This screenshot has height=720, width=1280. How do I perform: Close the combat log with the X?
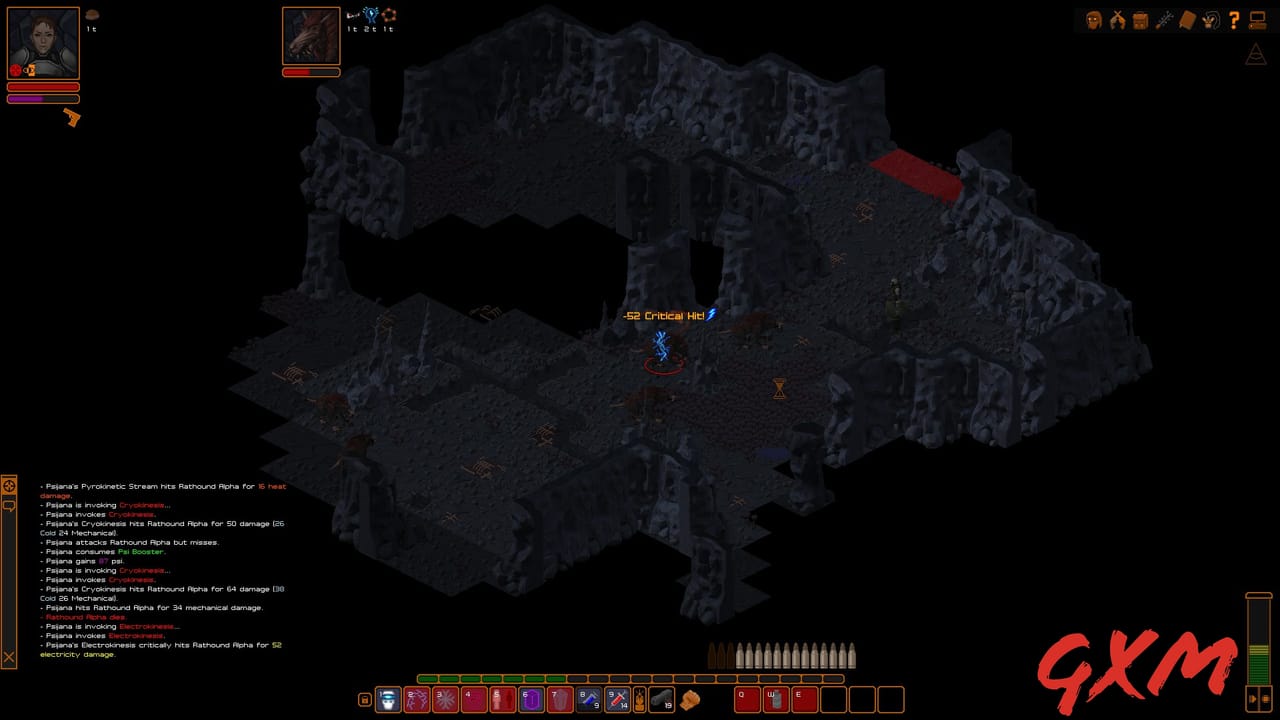tap(9, 658)
